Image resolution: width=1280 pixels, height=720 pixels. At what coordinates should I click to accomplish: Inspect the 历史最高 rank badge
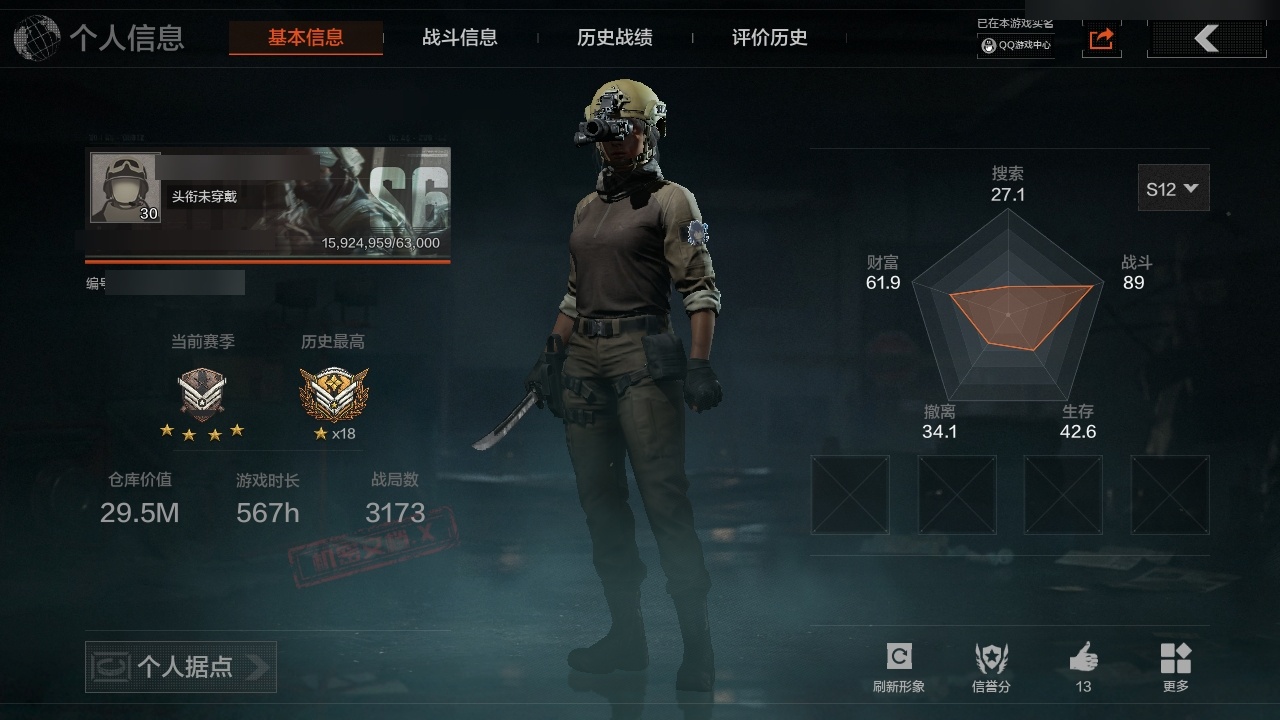334,393
